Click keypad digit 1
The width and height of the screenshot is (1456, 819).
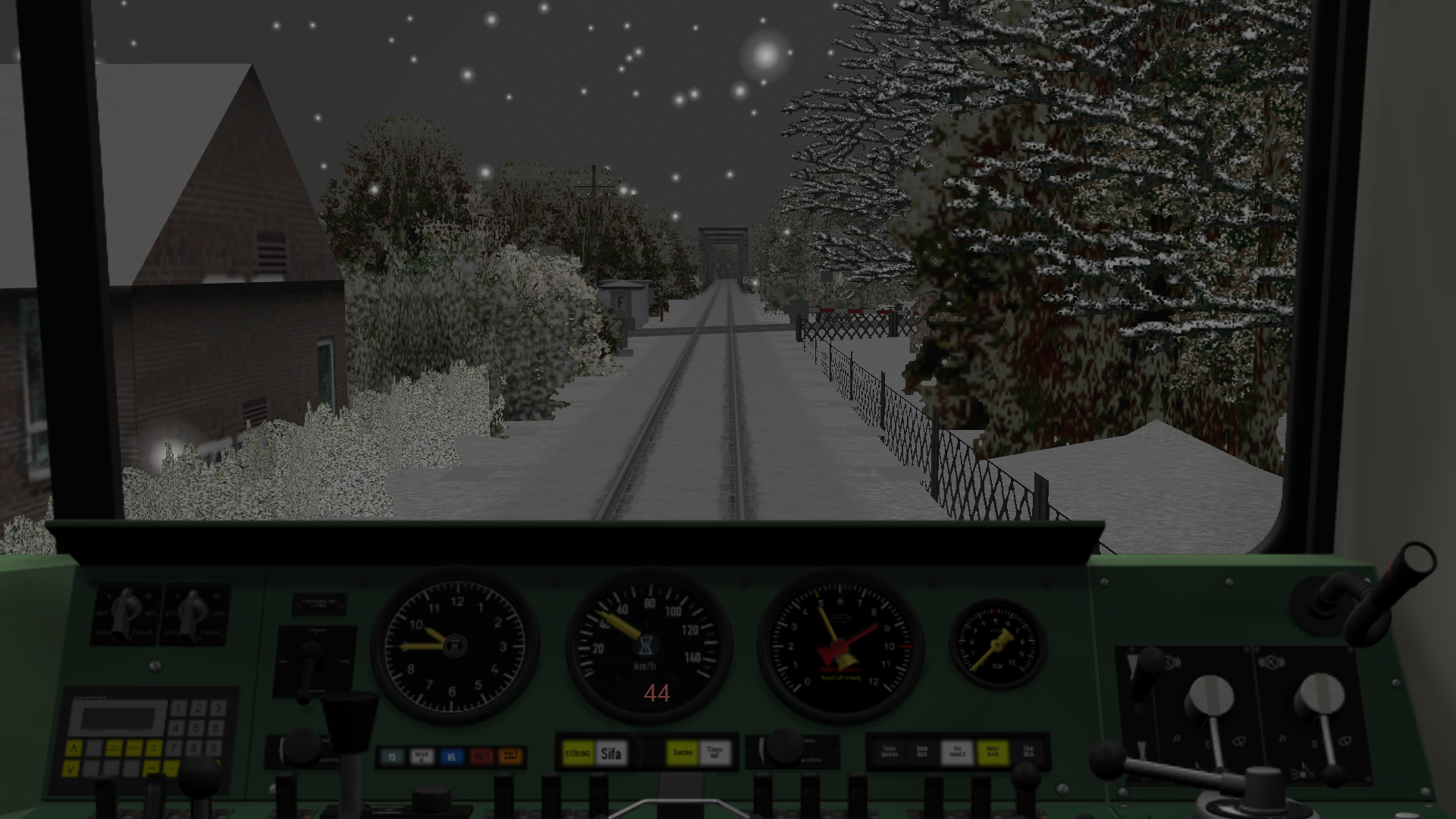click(178, 709)
